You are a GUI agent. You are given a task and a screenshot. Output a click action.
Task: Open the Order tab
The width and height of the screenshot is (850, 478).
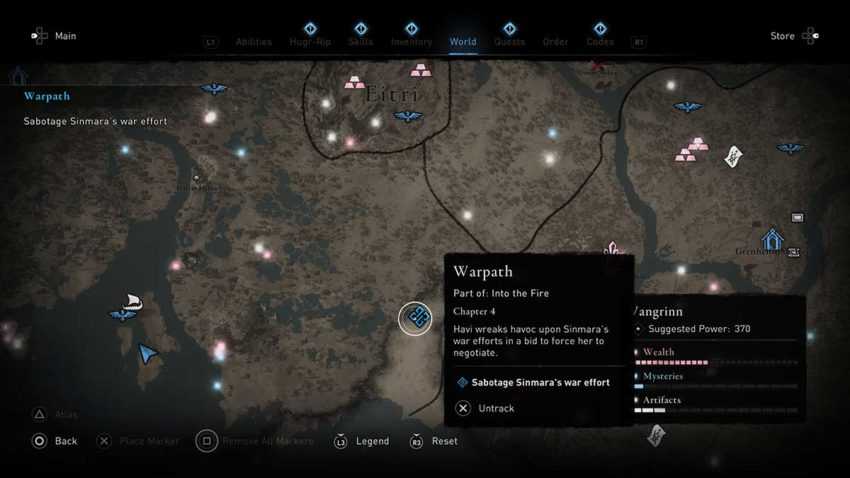coord(555,42)
